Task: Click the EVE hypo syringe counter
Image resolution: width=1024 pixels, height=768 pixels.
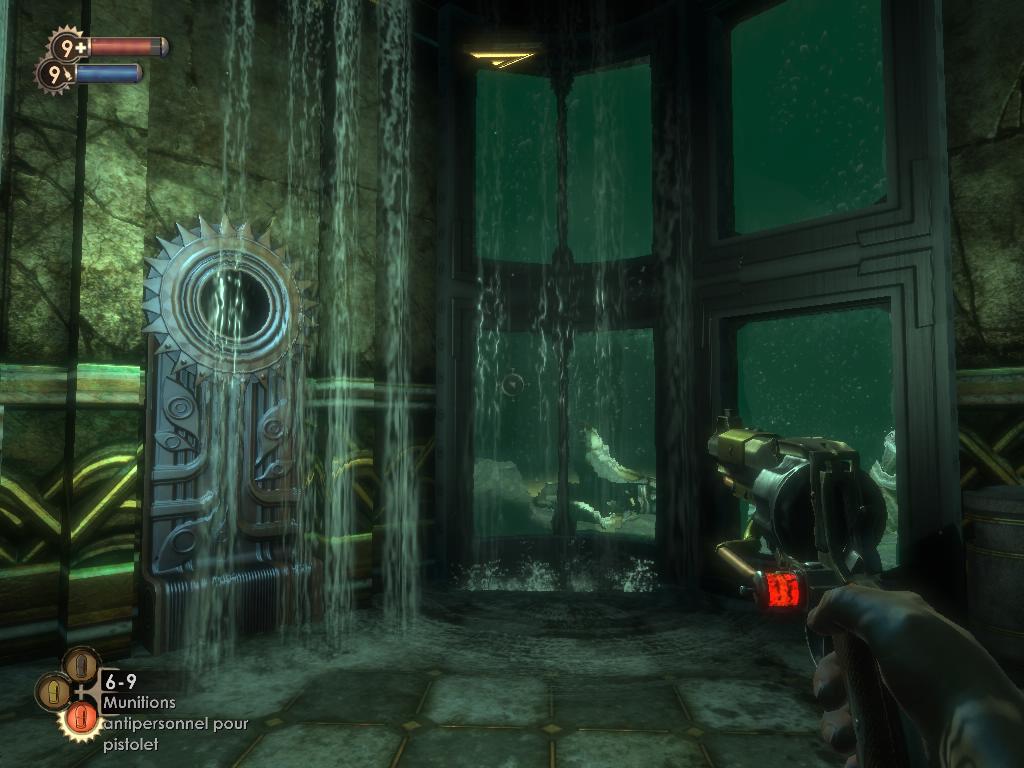Action: click(x=53, y=73)
